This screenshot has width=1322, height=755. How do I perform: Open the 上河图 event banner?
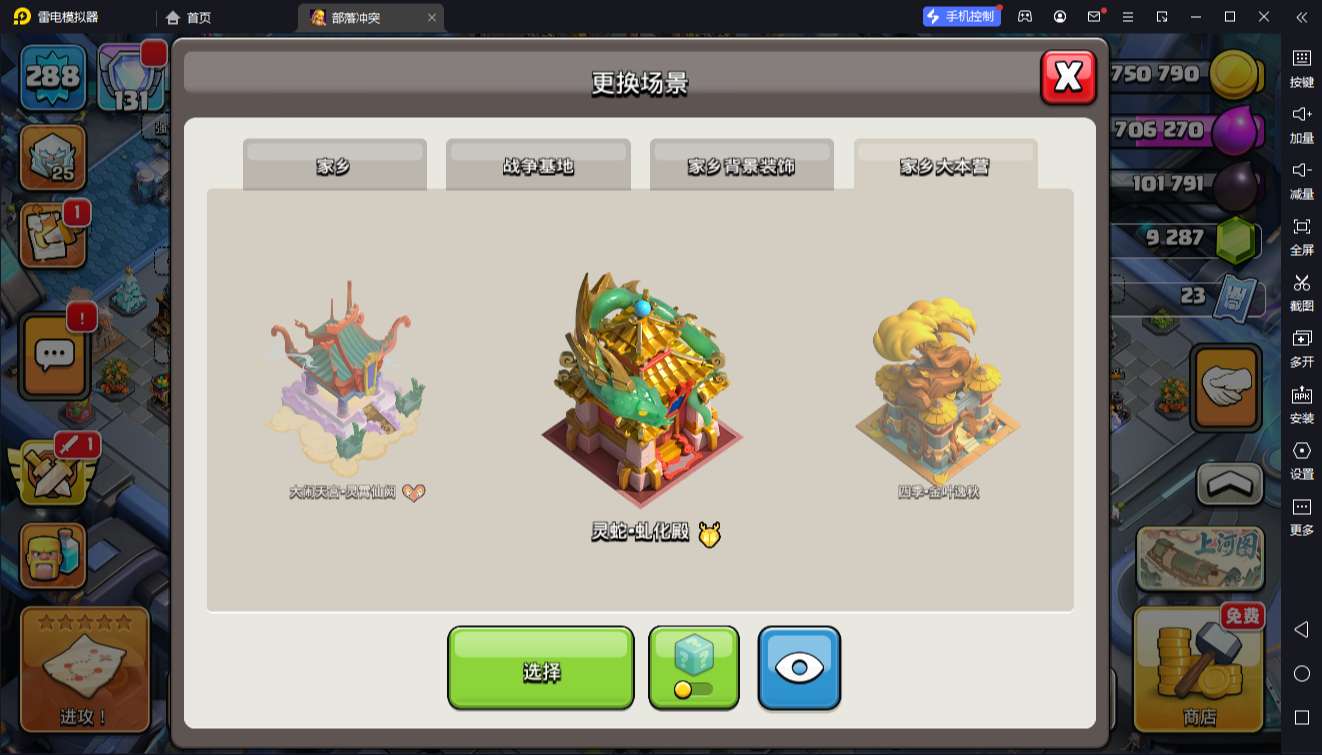coord(1199,558)
